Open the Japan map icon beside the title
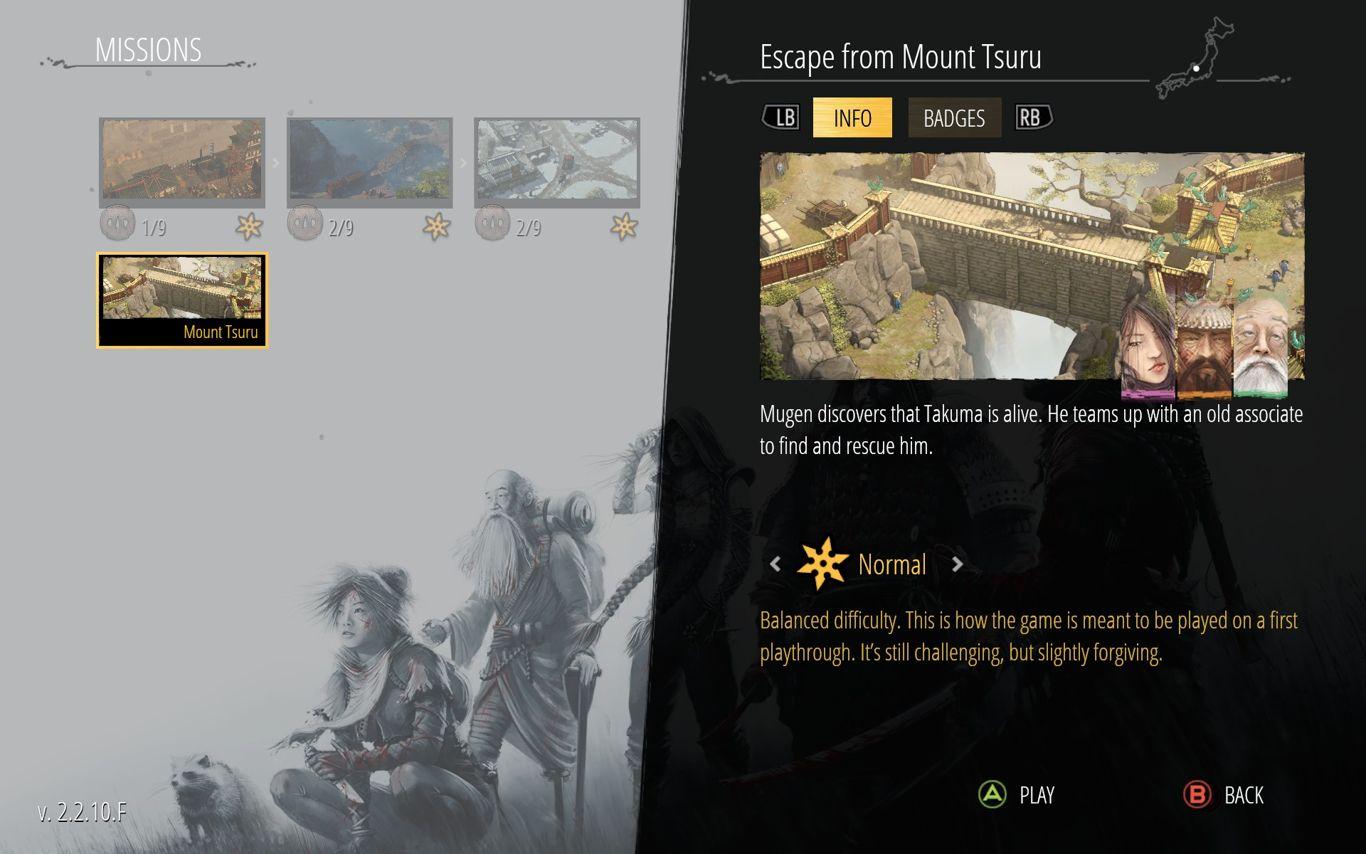The image size is (1366, 854). coord(1195,58)
